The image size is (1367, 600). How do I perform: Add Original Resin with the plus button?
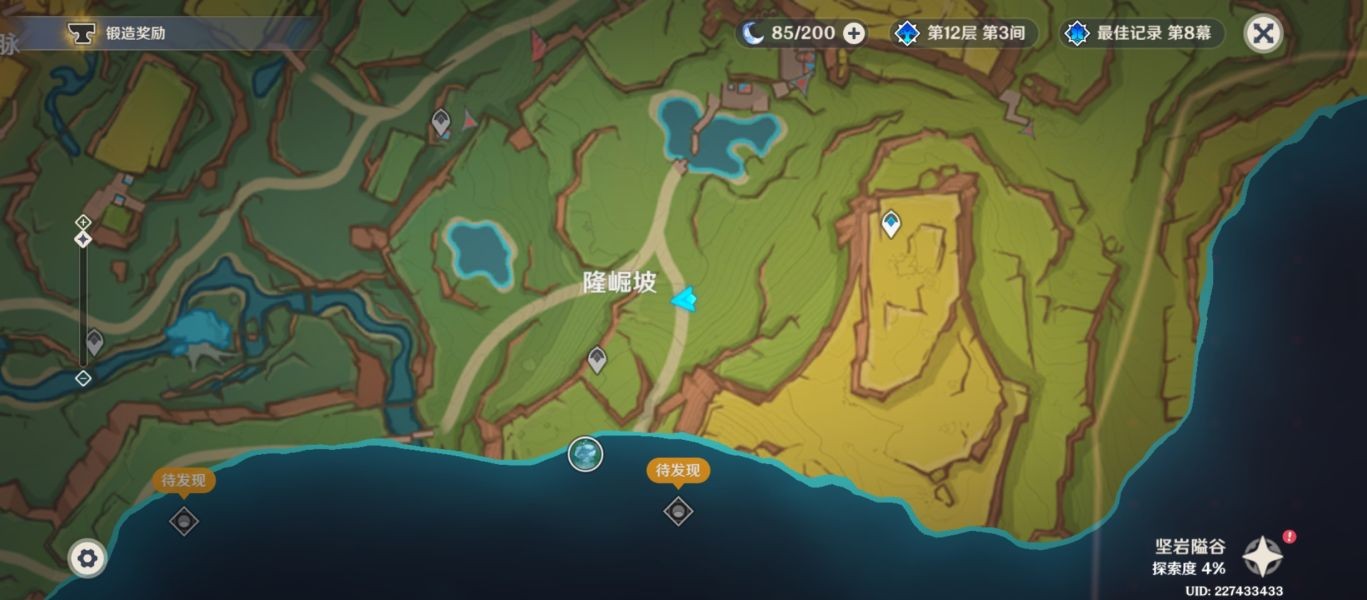click(854, 33)
